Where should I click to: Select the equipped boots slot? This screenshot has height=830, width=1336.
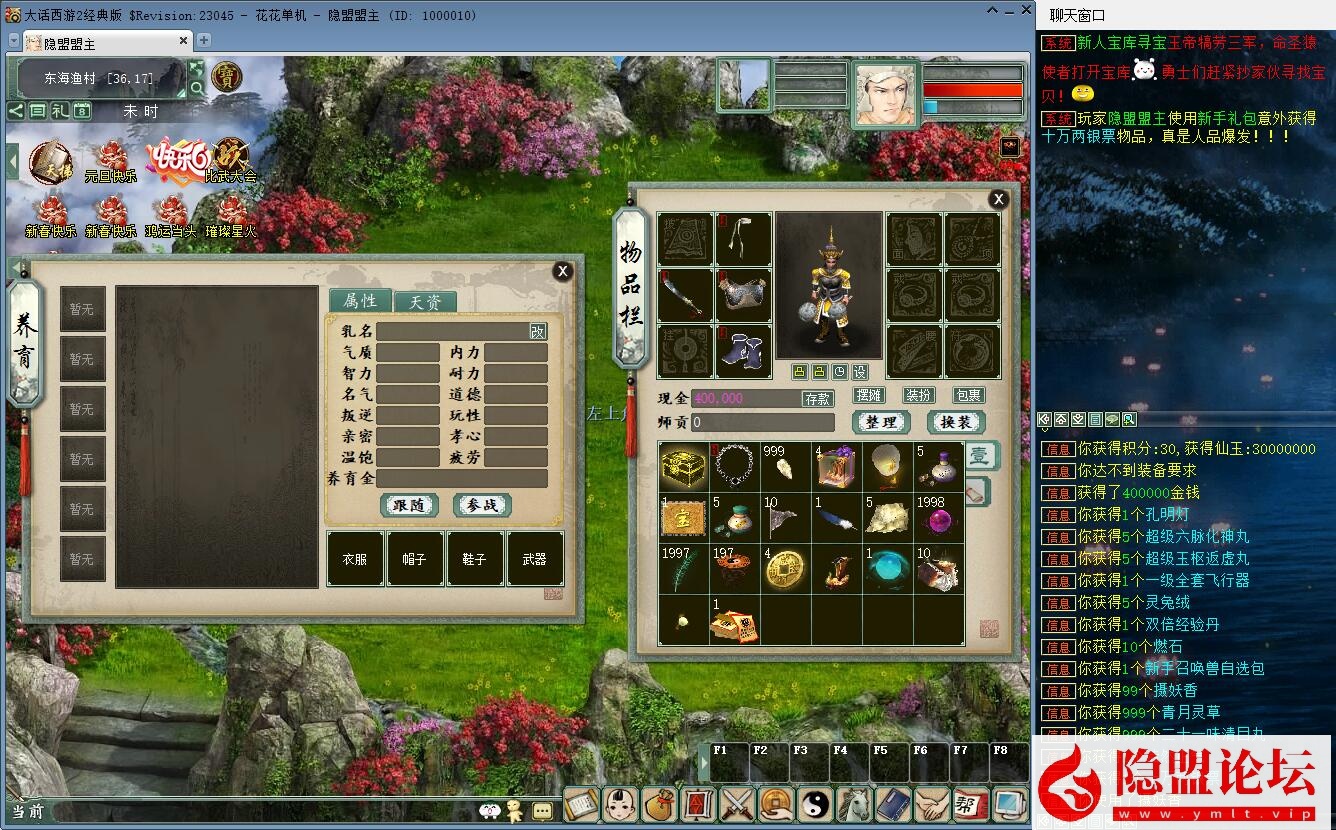point(743,352)
